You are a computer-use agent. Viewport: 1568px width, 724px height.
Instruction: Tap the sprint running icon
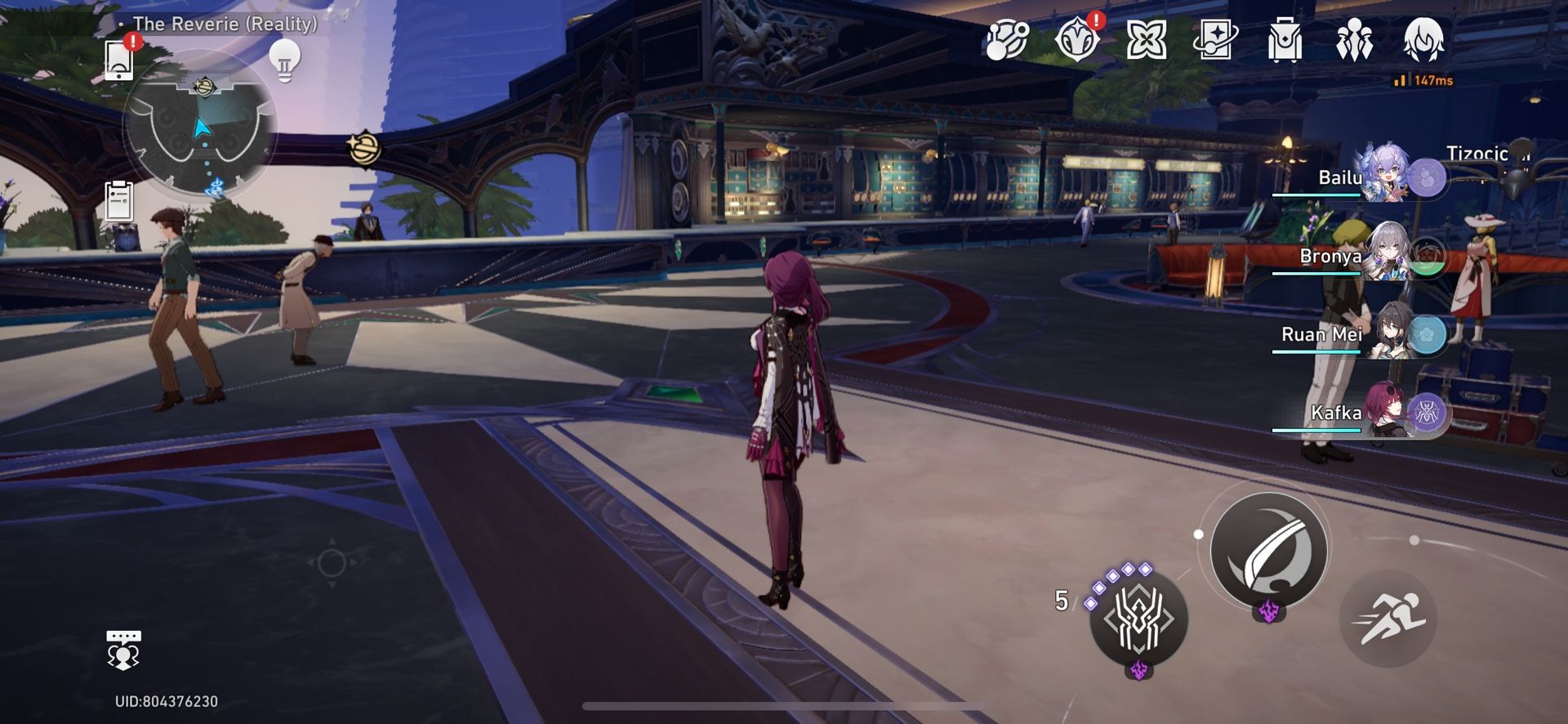(1388, 619)
